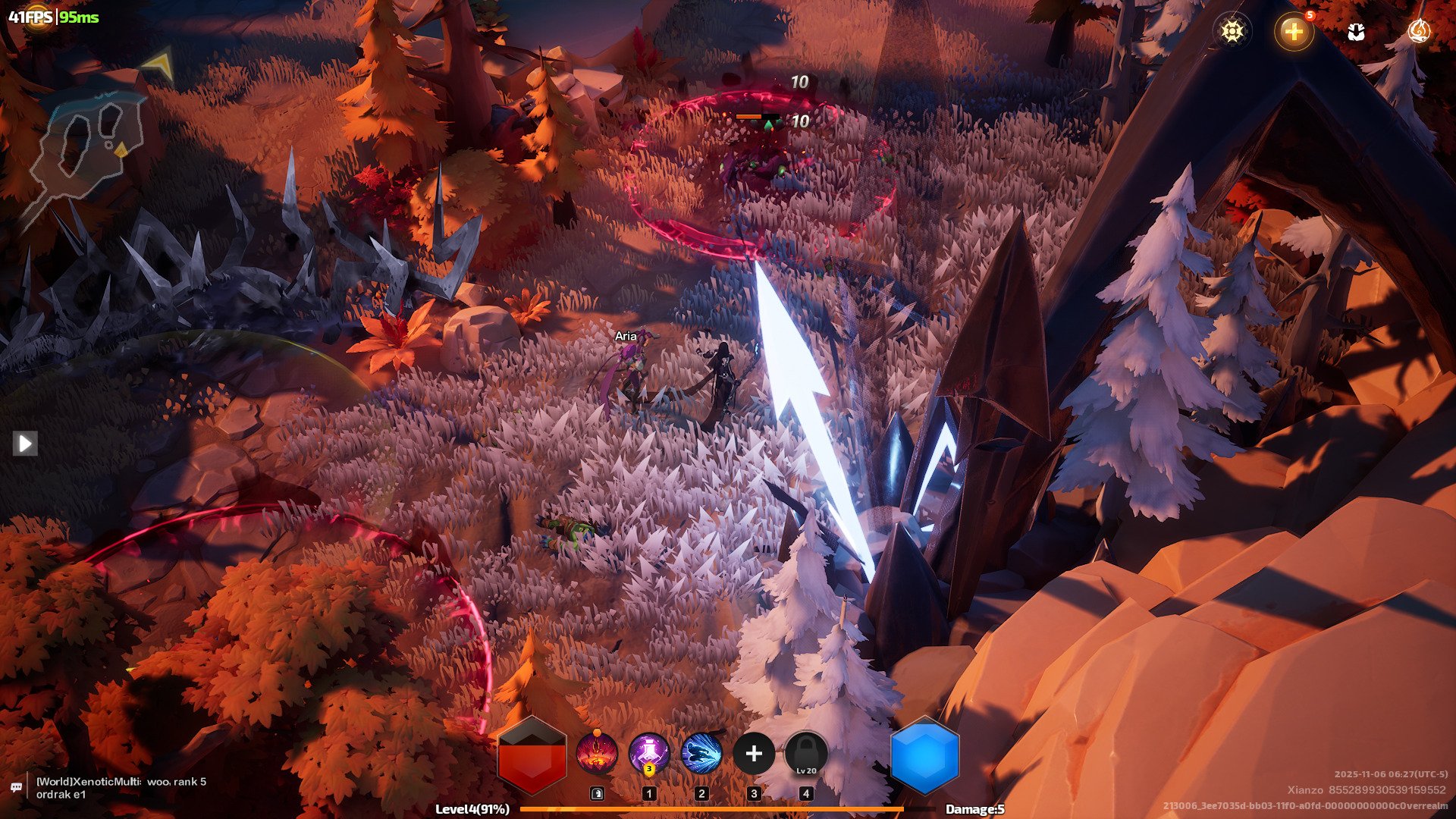1456x819 pixels.
Task: Open the World chat message line
Action: coord(121,788)
